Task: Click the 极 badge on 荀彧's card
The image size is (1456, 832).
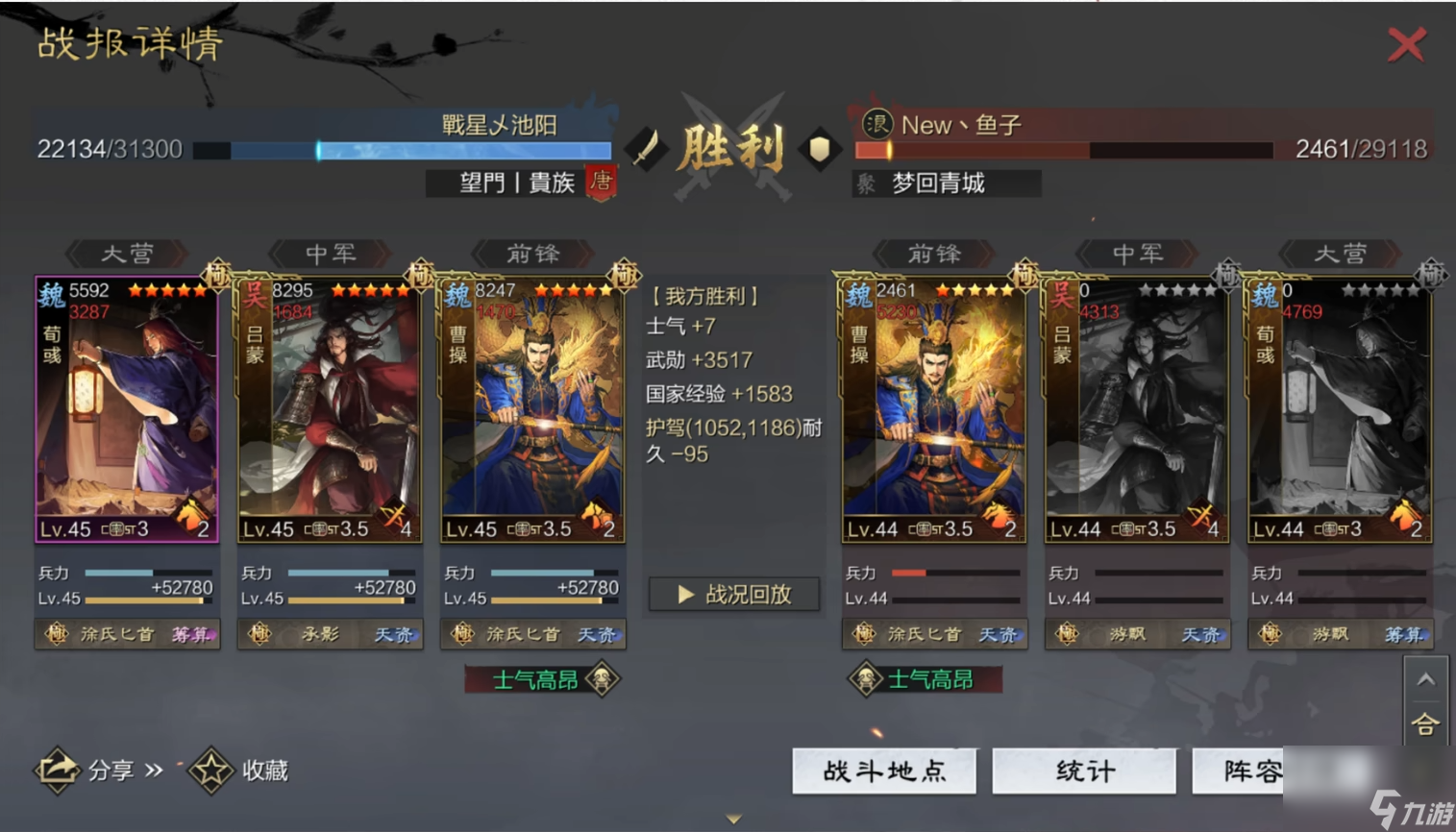Action: (x=218, y=276)
